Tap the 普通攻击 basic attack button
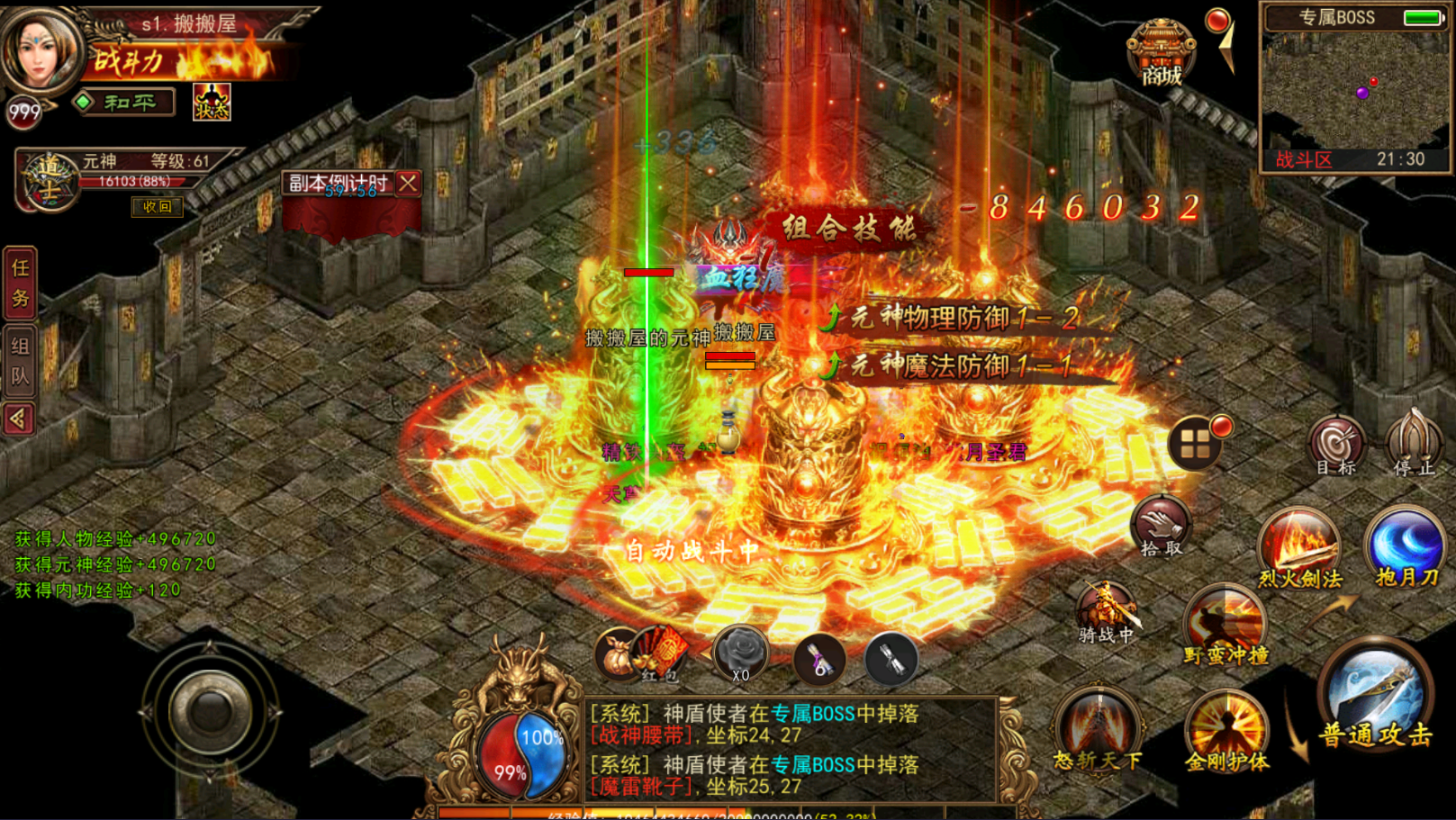1456x820 pixels. coord(1375,692)
